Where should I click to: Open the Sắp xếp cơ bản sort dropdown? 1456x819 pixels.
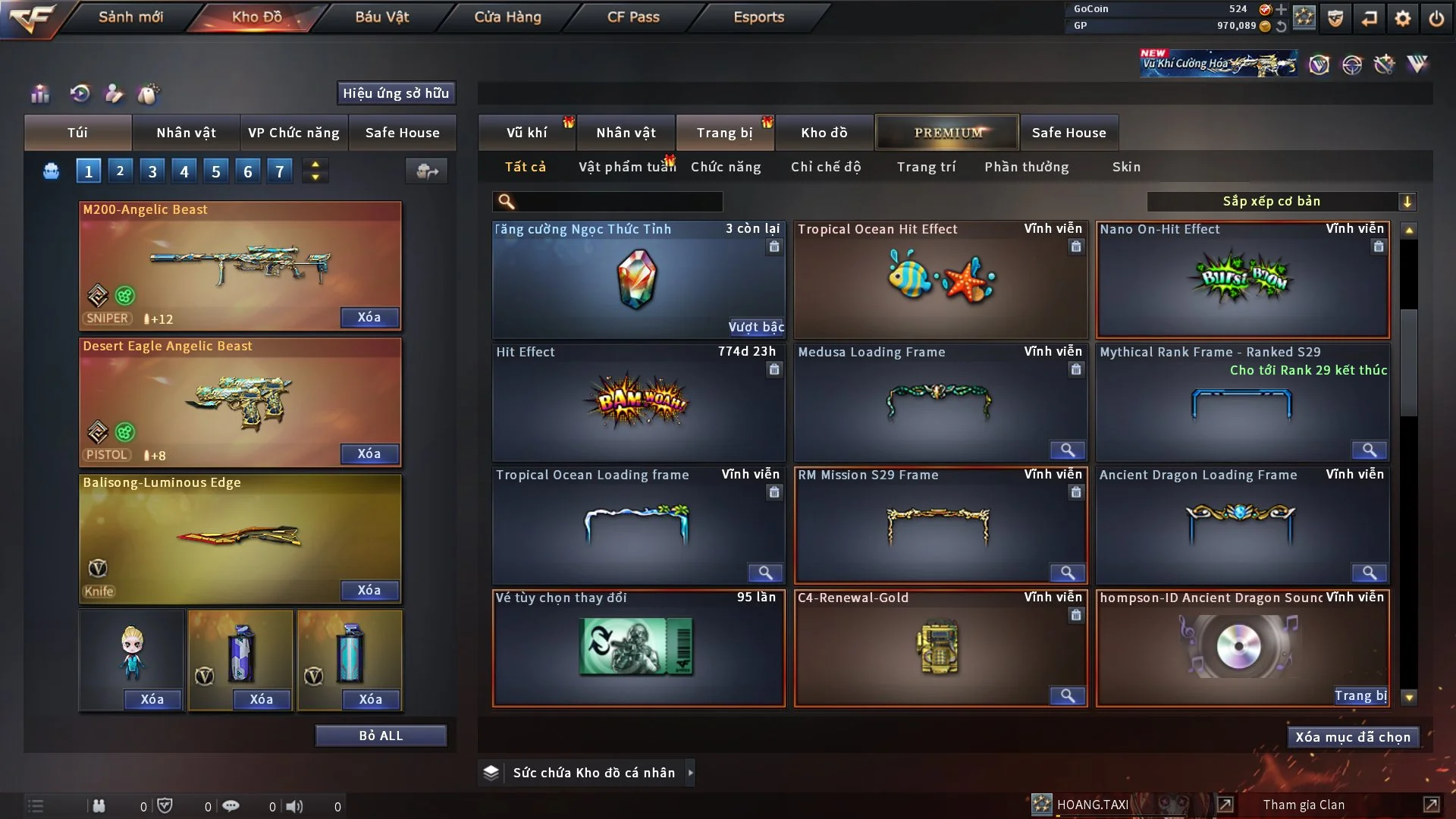[x=1281, y=201]
